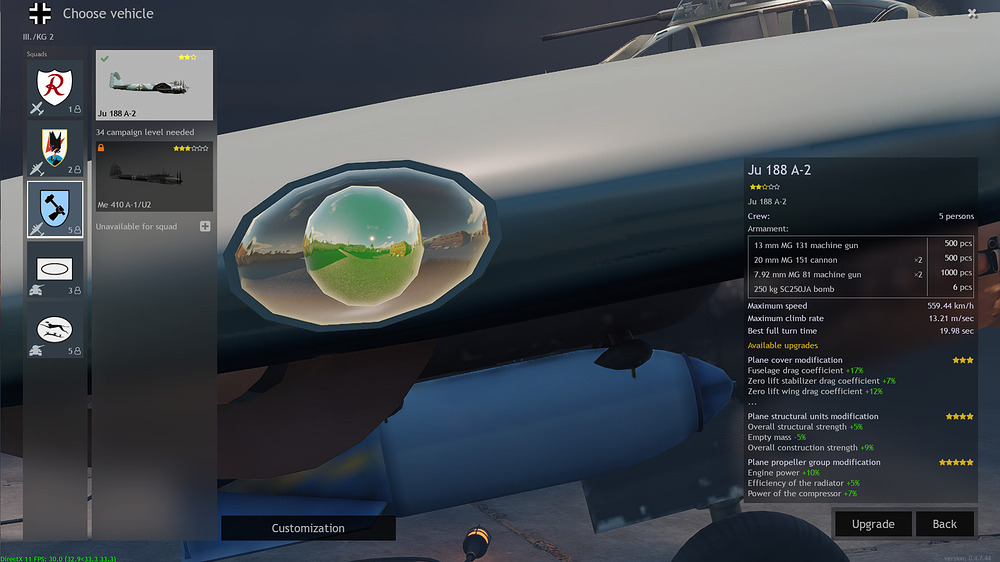Screen dimensions: 1000x562
Task: Click the plus icon beside Unavailable for squad
Action: 205,227
